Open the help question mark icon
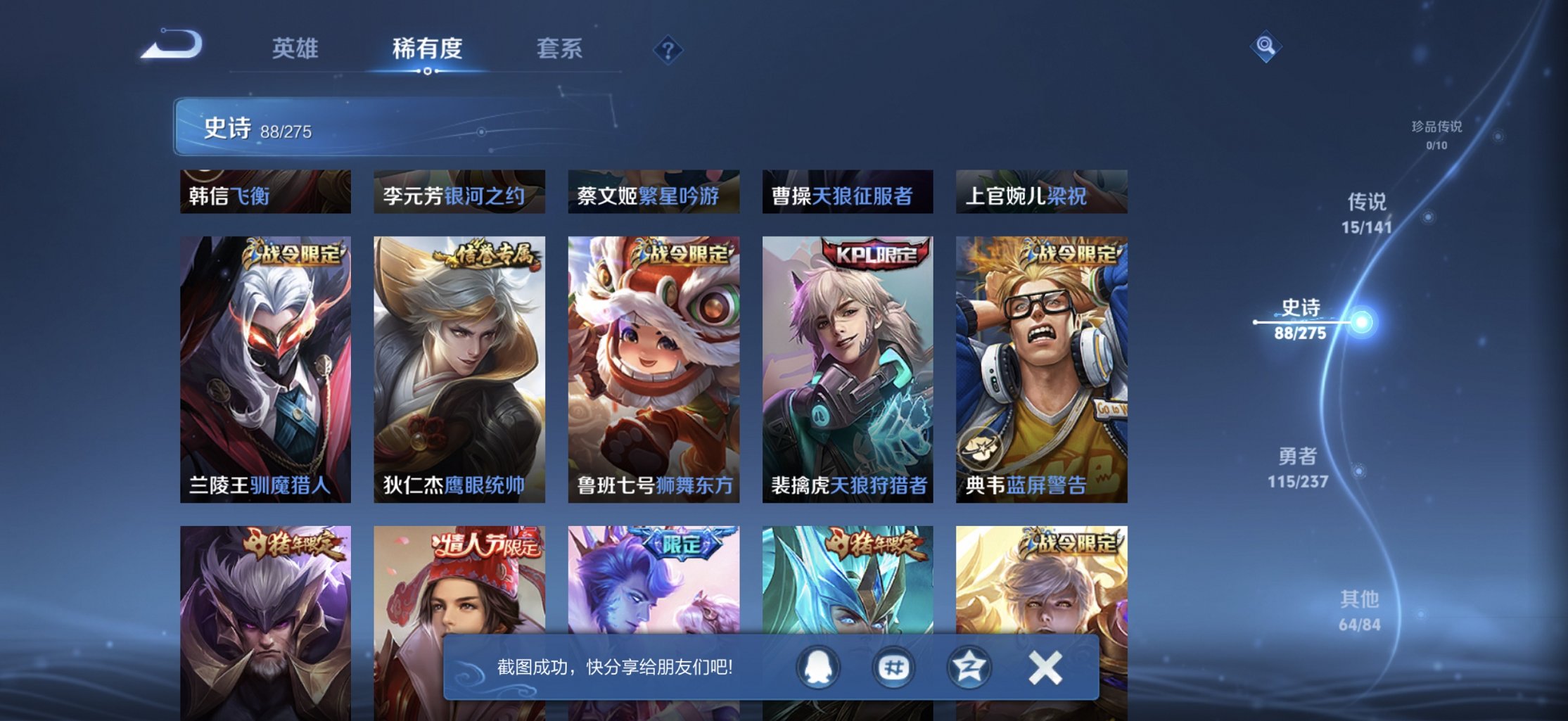Screen dimensions: 1568x721 click(668, 50)
